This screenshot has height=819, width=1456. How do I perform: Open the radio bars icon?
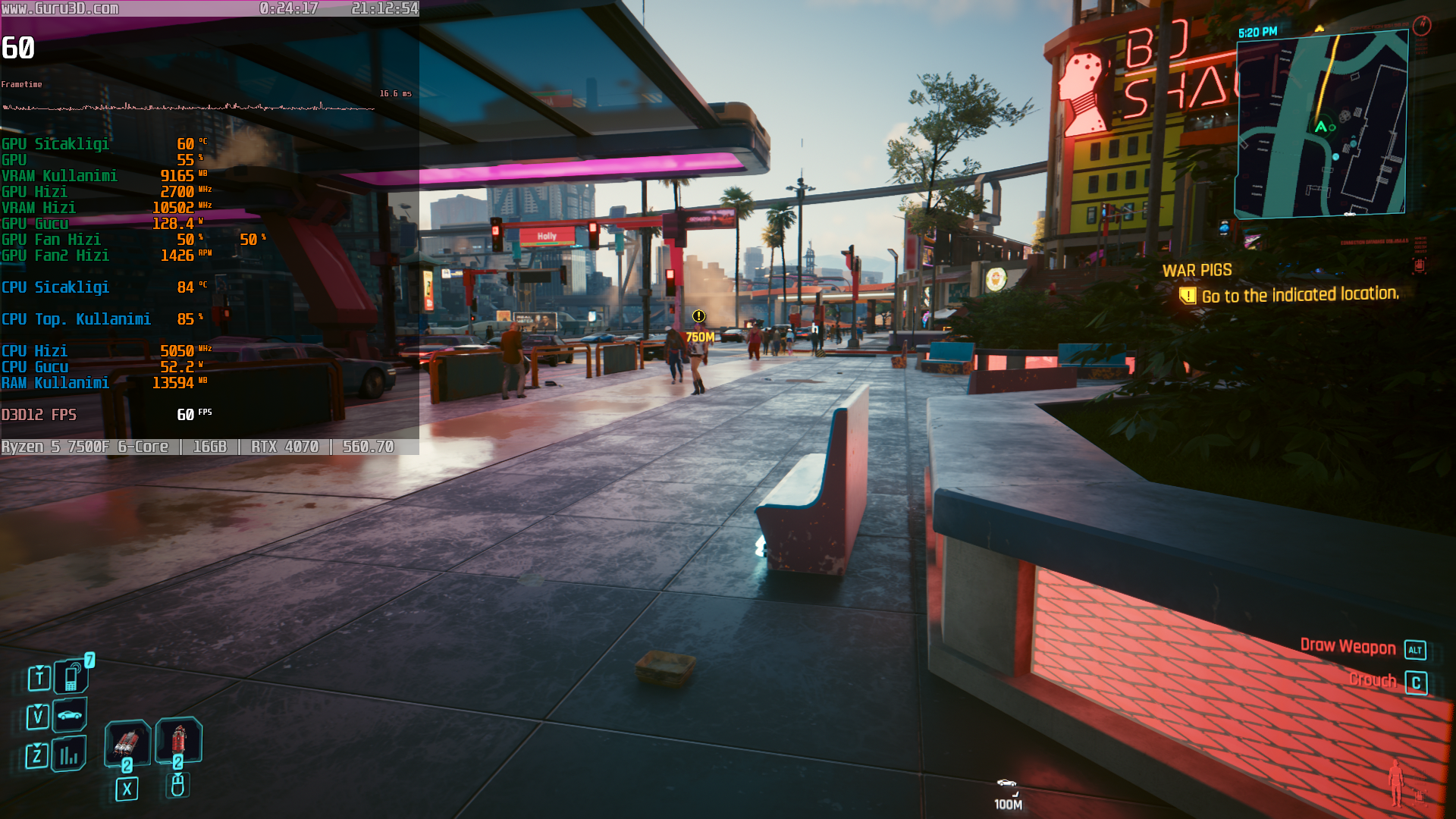point(69,755)
